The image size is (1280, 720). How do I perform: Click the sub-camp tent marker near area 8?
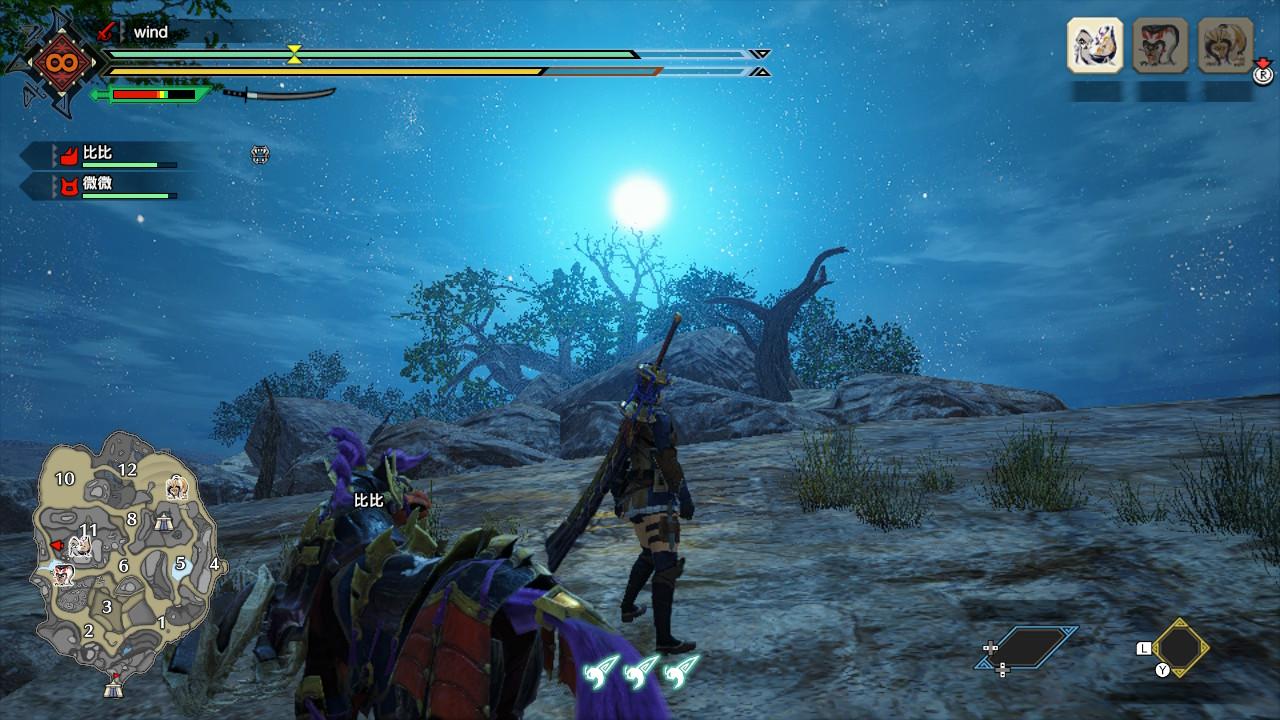pyautogui.click(x=162, y=520)
